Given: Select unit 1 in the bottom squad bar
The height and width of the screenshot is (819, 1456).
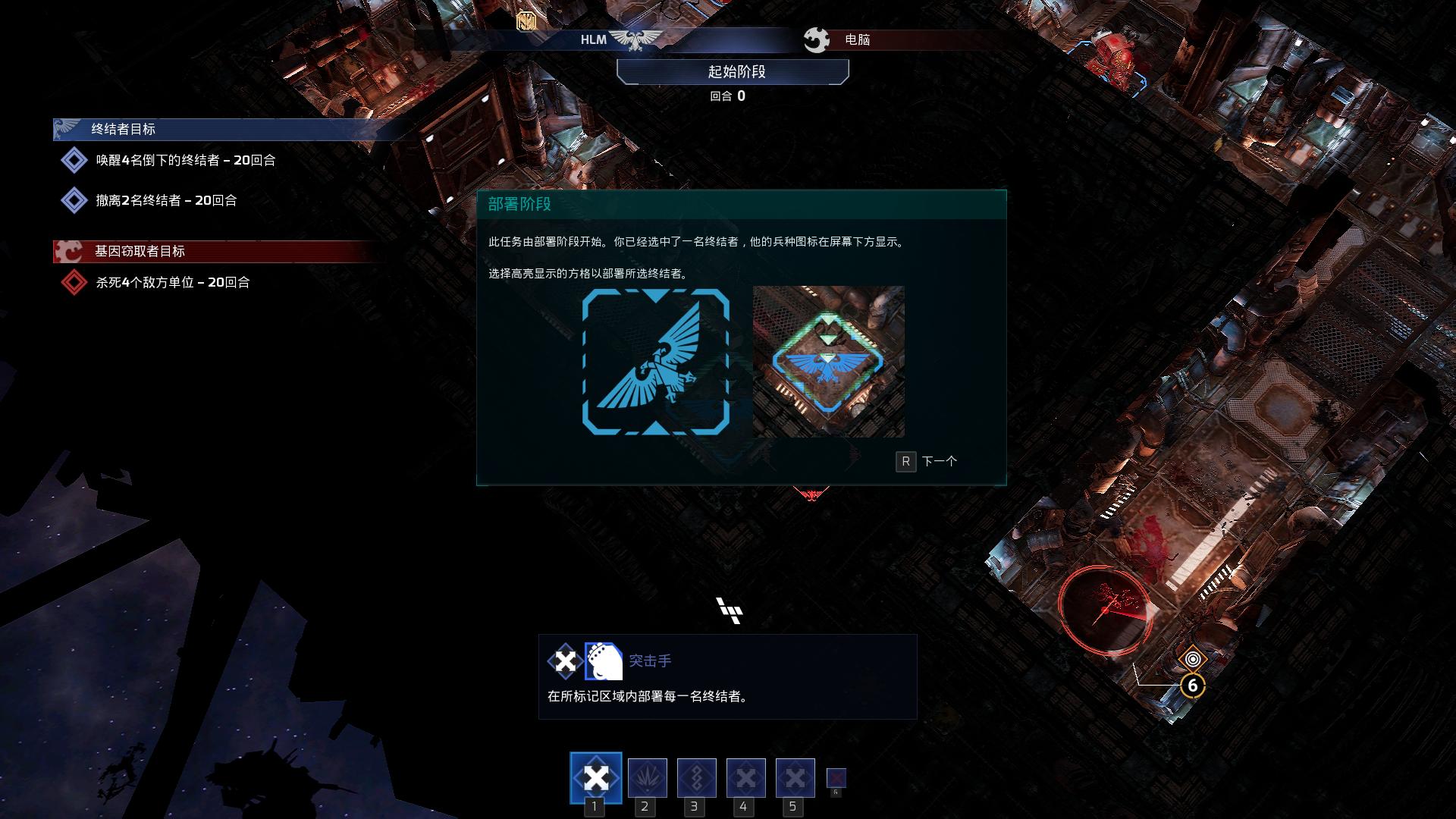Looking at the screenshot, I should [596, 777].
